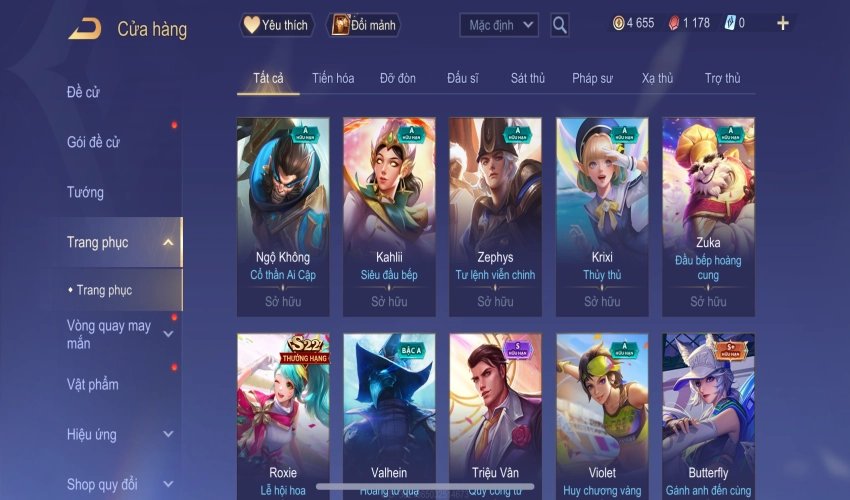850x500 pixels.
Task: Select the Đấu sĩ category tab
Action: pyautogui.click(x=464, y=78)
